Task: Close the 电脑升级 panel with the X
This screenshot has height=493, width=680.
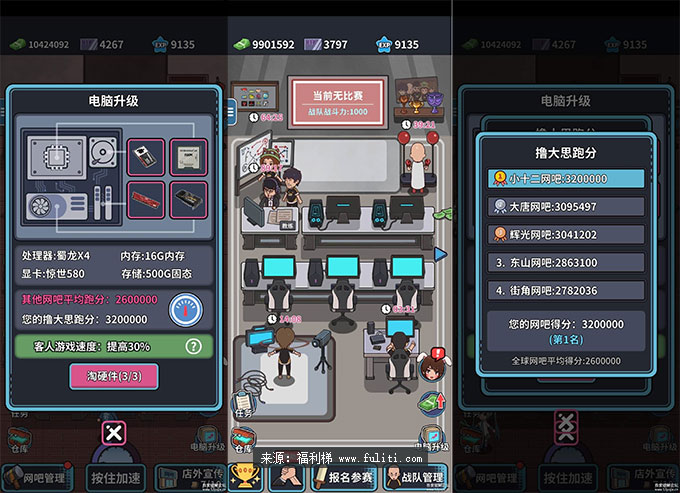Action: tap(115, 433)
